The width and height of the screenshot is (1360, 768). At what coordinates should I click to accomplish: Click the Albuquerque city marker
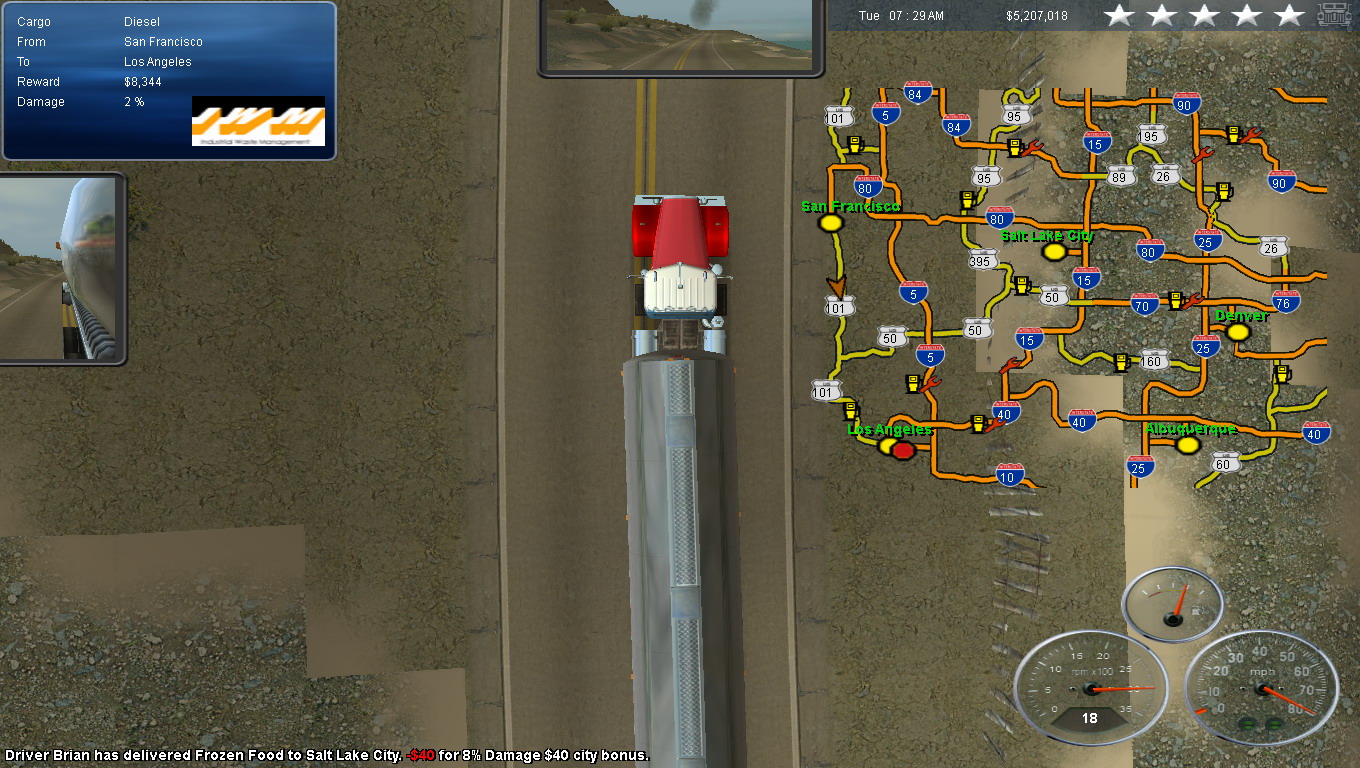click(x=1188, y=445)
